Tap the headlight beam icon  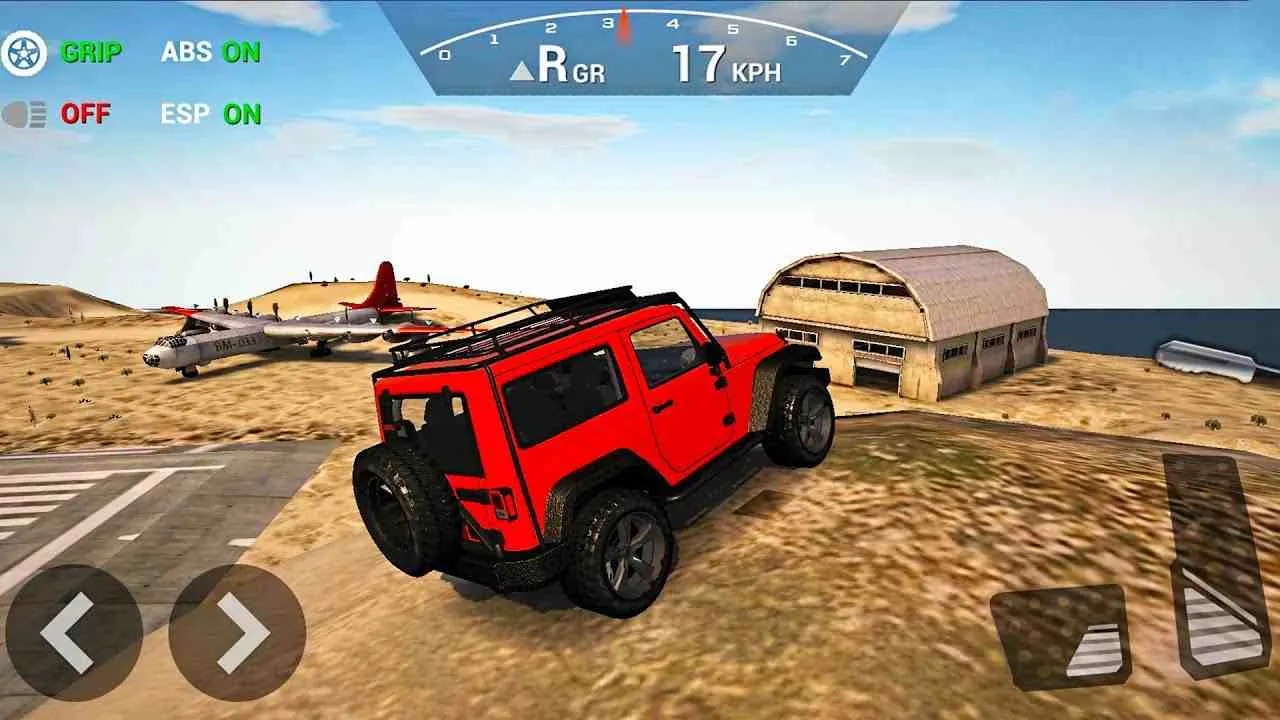coord(27,113)
